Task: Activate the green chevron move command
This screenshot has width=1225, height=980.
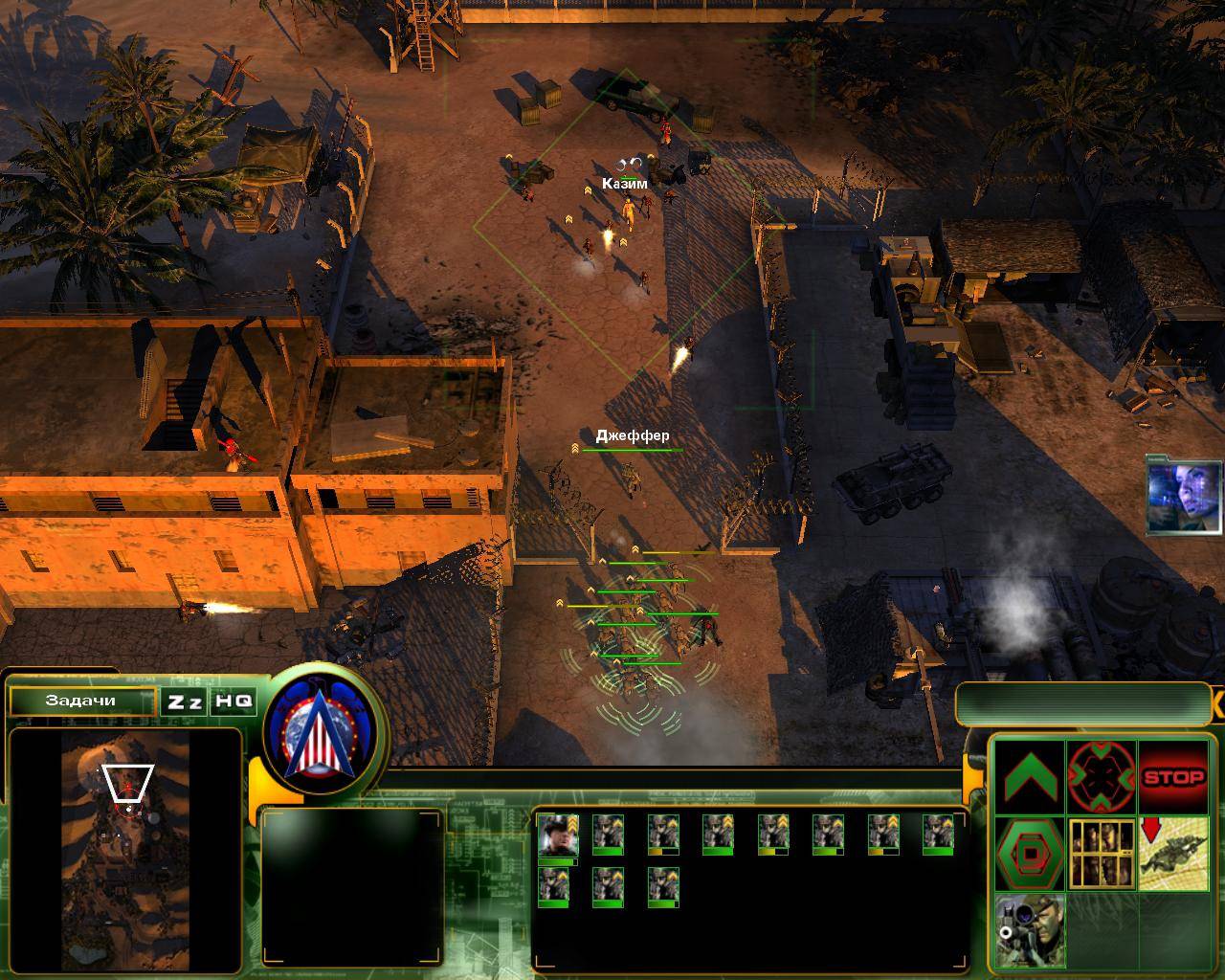Action: [x=1029, y=776]
